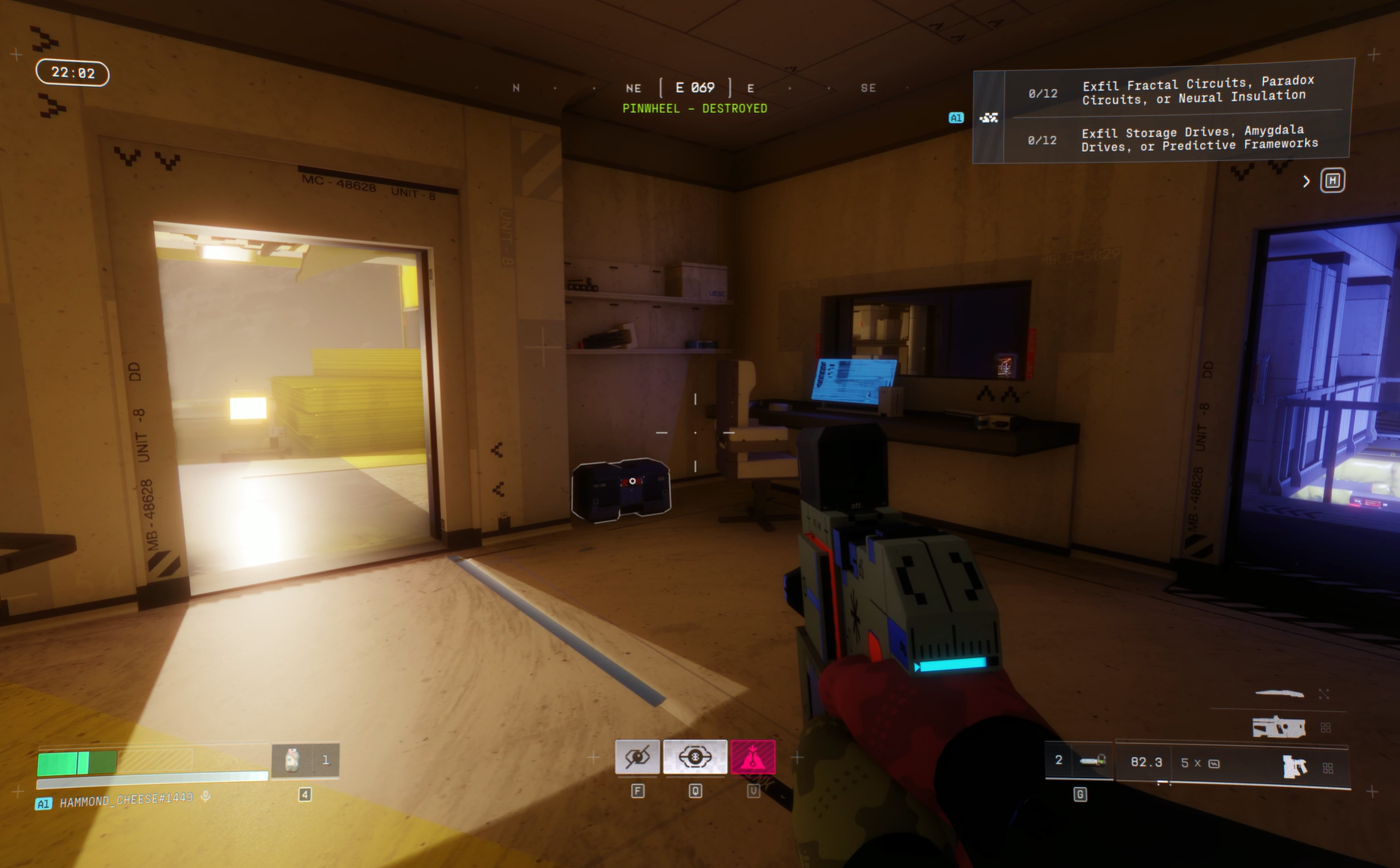View the Exfil Storage Drives objective
1400x868 pixels.
(1198, 139)
